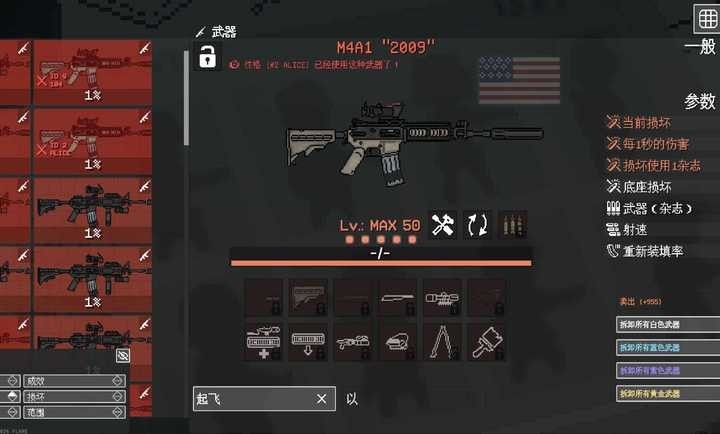720x434 pixels.
Task: Open the 成效 sort dropdown
Action: [67, 381]
